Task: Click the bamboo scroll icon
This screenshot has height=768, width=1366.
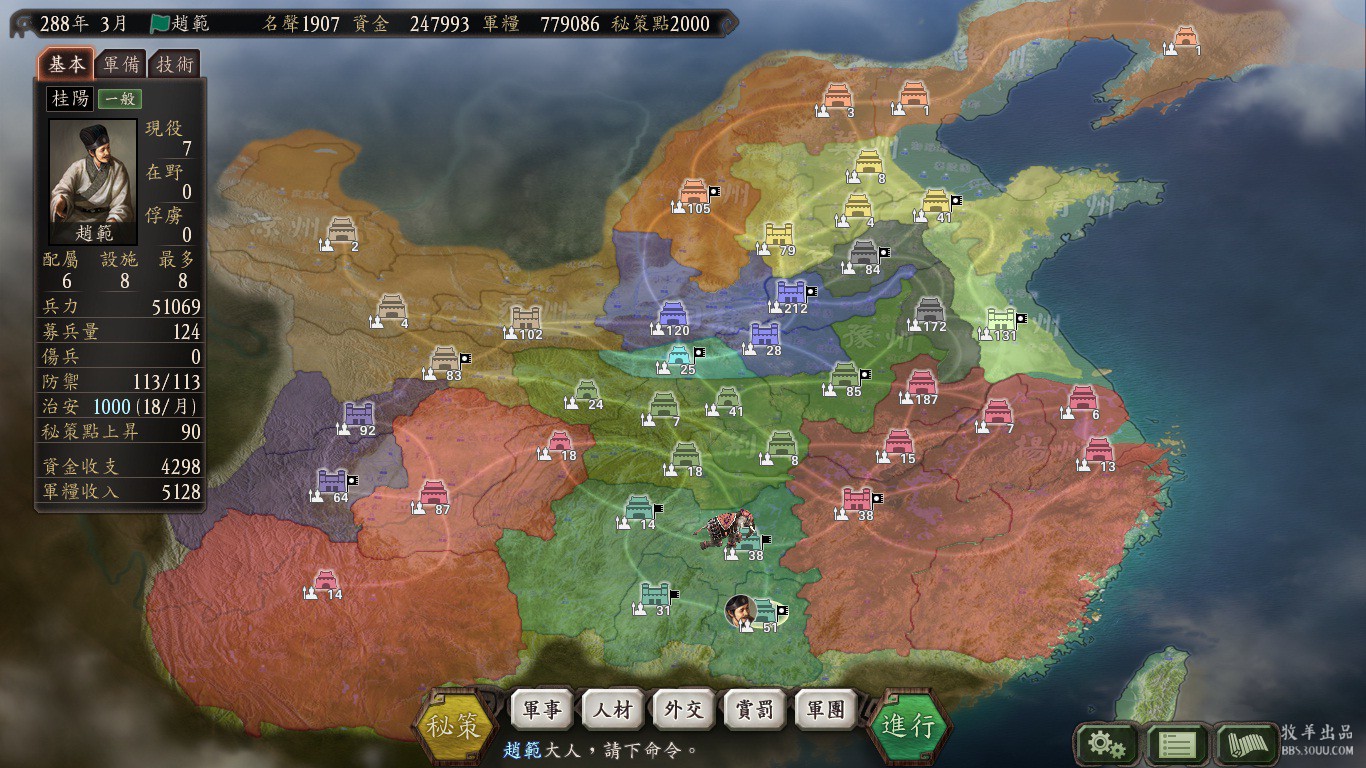Action: pos(1246,744)
